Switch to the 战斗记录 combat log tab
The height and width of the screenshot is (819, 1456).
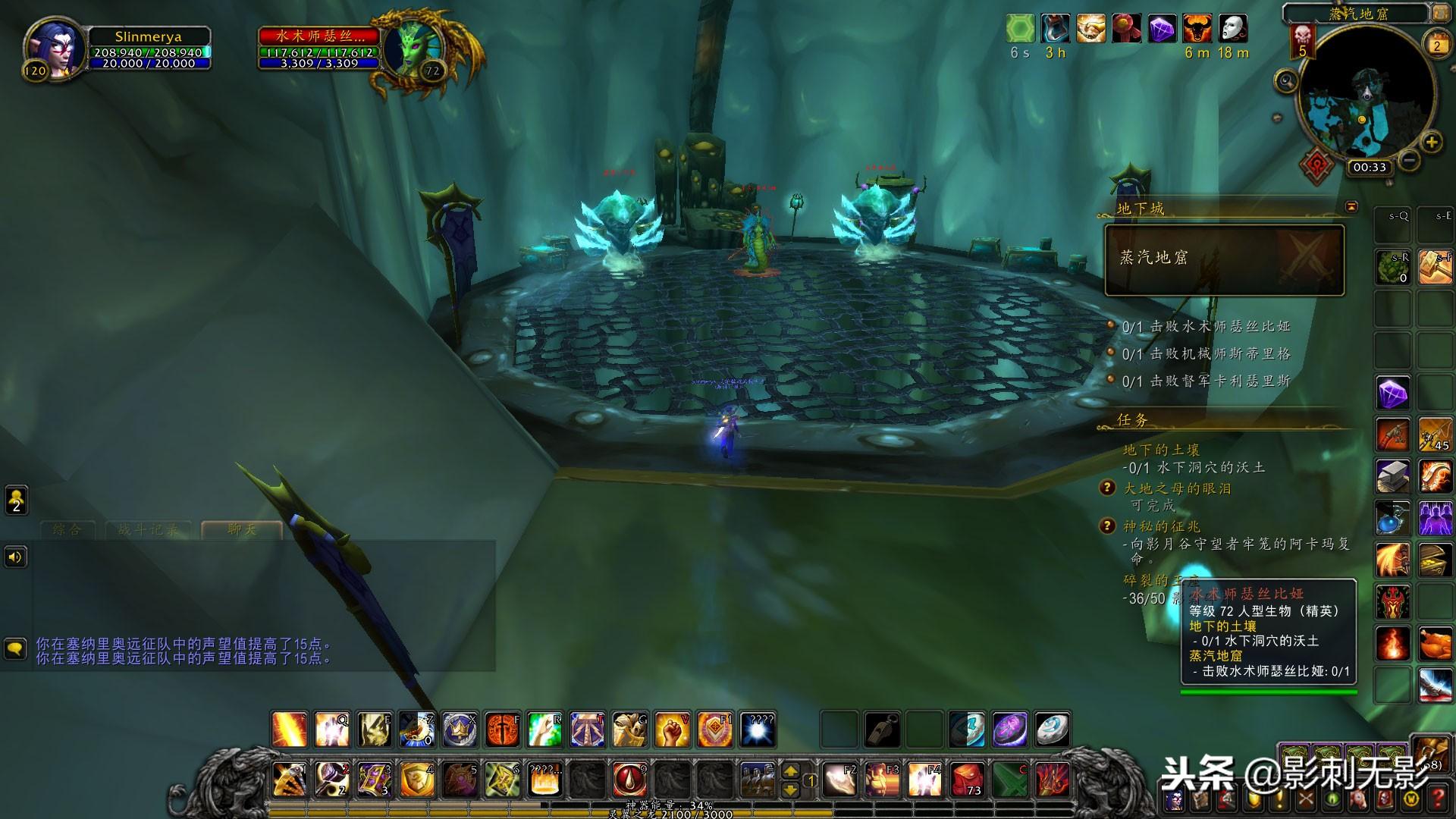click(x=149, y=529)
